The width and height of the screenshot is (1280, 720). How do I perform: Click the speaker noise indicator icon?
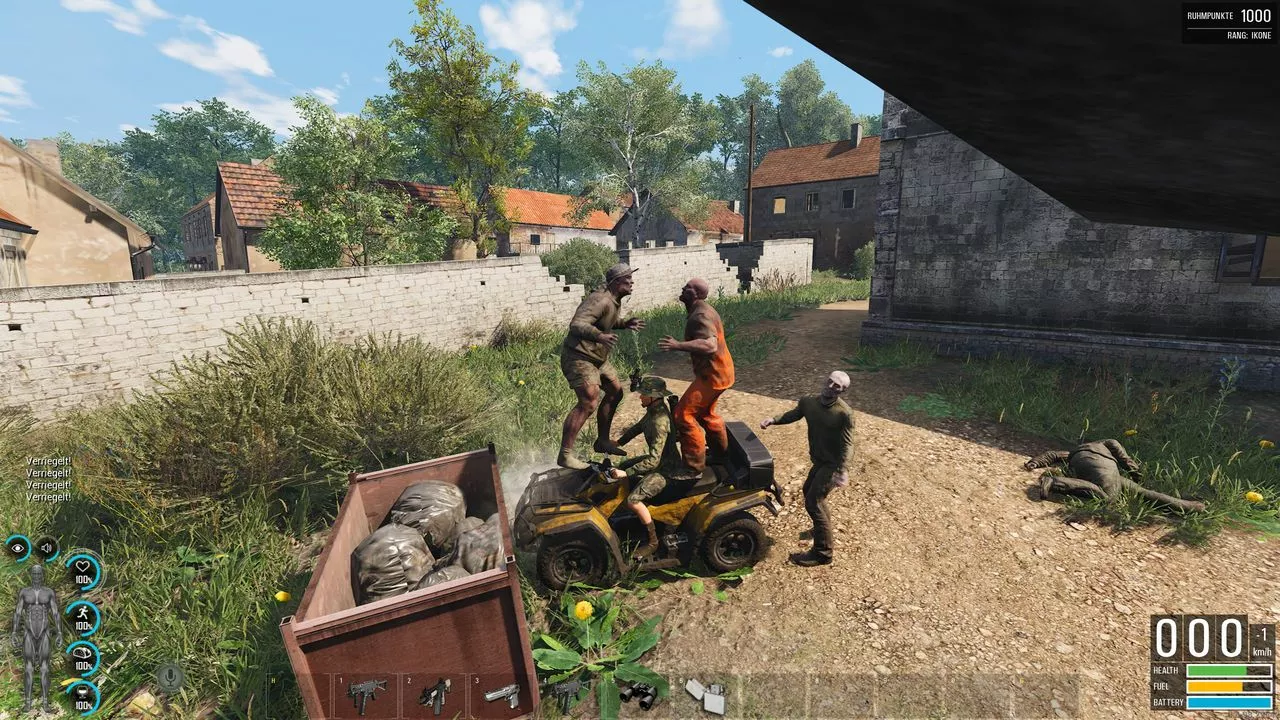(46, 547)
